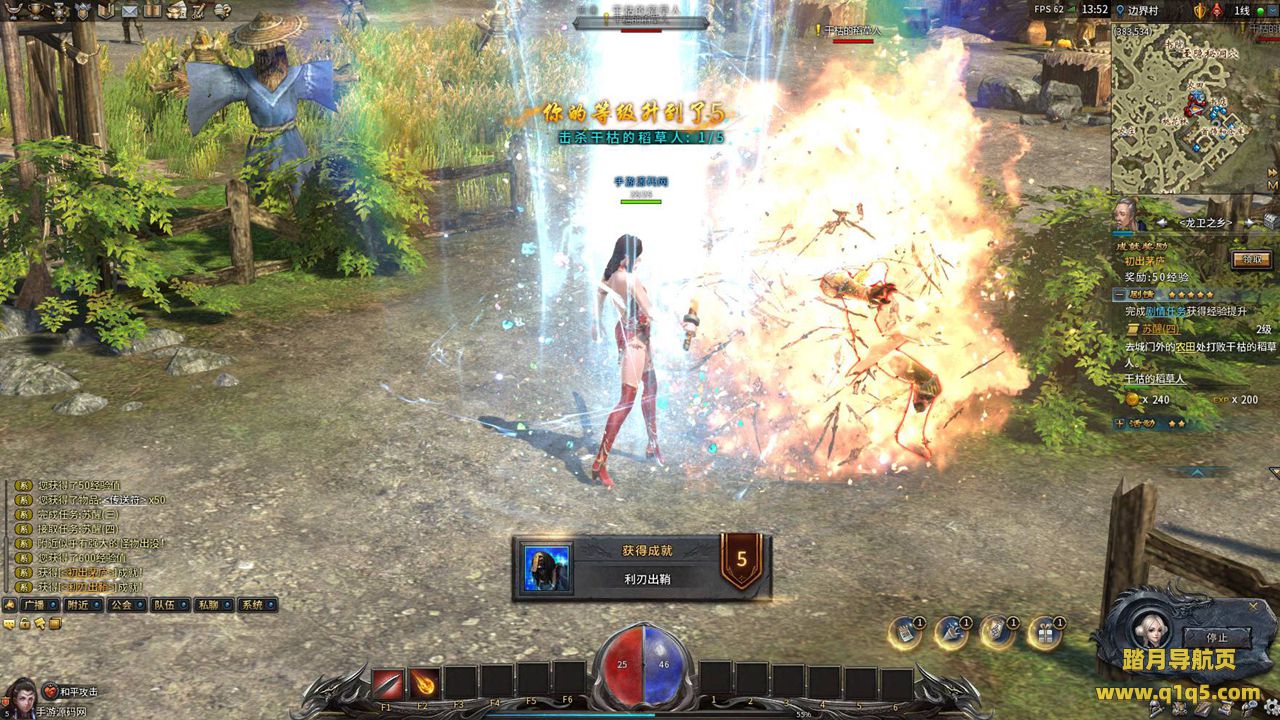Toggle the 和平攻击 attack mode
The image size is (1280, 720).
(71, 692)
